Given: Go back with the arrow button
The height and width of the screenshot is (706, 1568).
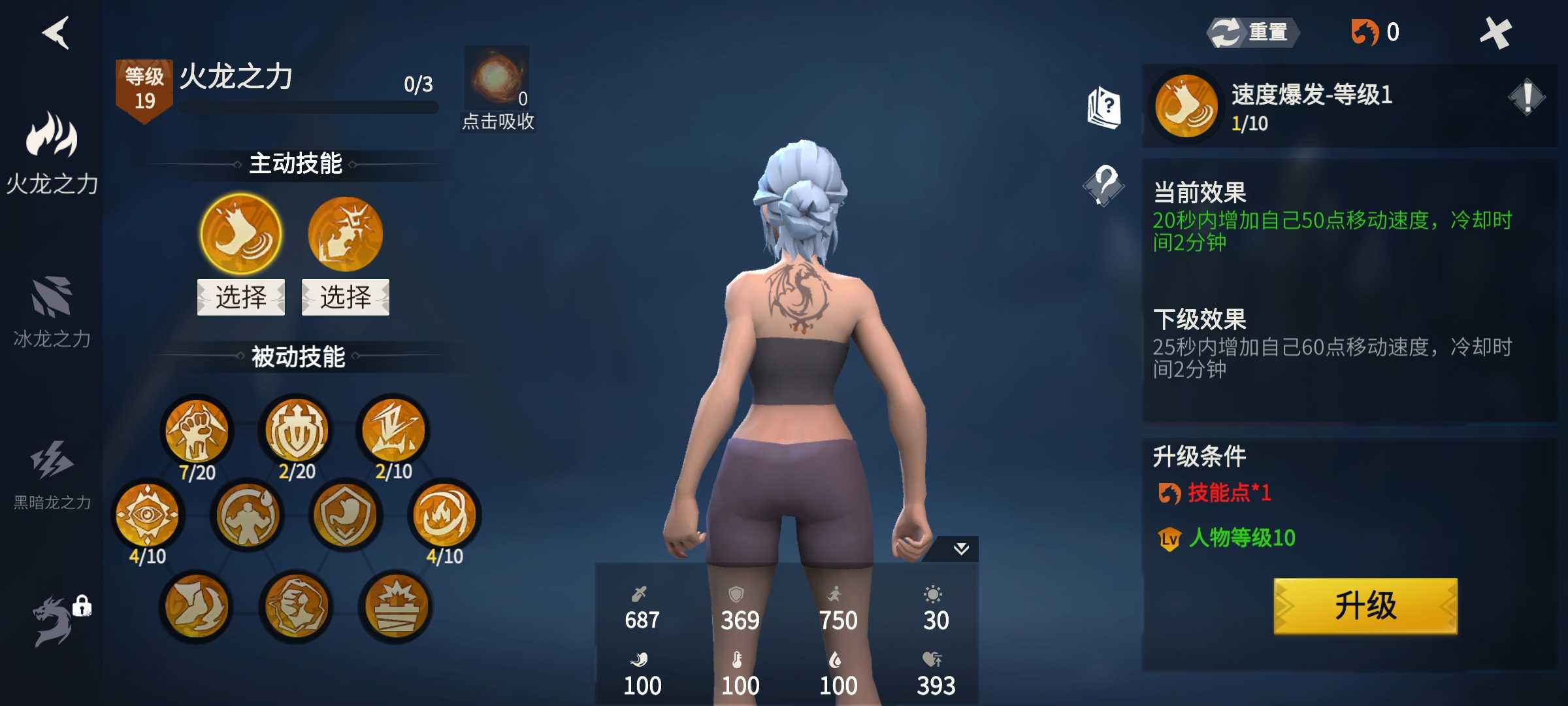Looking at the screenshot, I should (57, 33).
